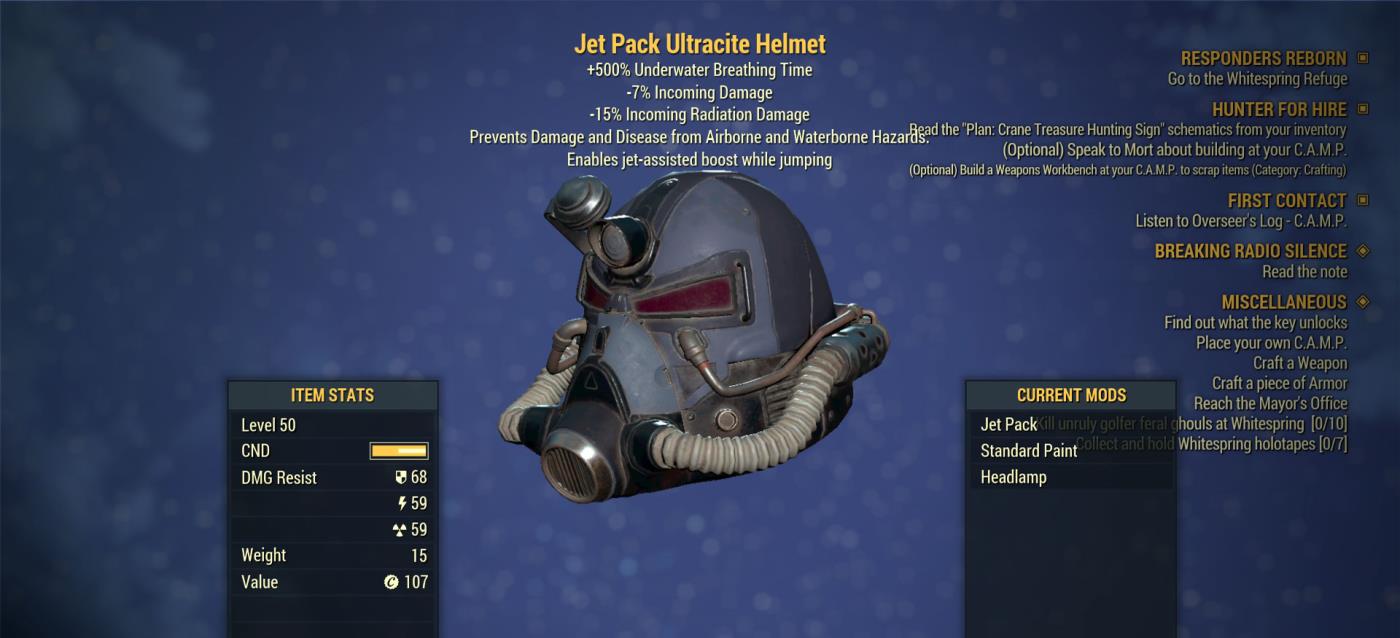This screenshot has height=638, width=1400.
Task: Open the Breaking Radio Silence quest entry
Action: 1250,251
